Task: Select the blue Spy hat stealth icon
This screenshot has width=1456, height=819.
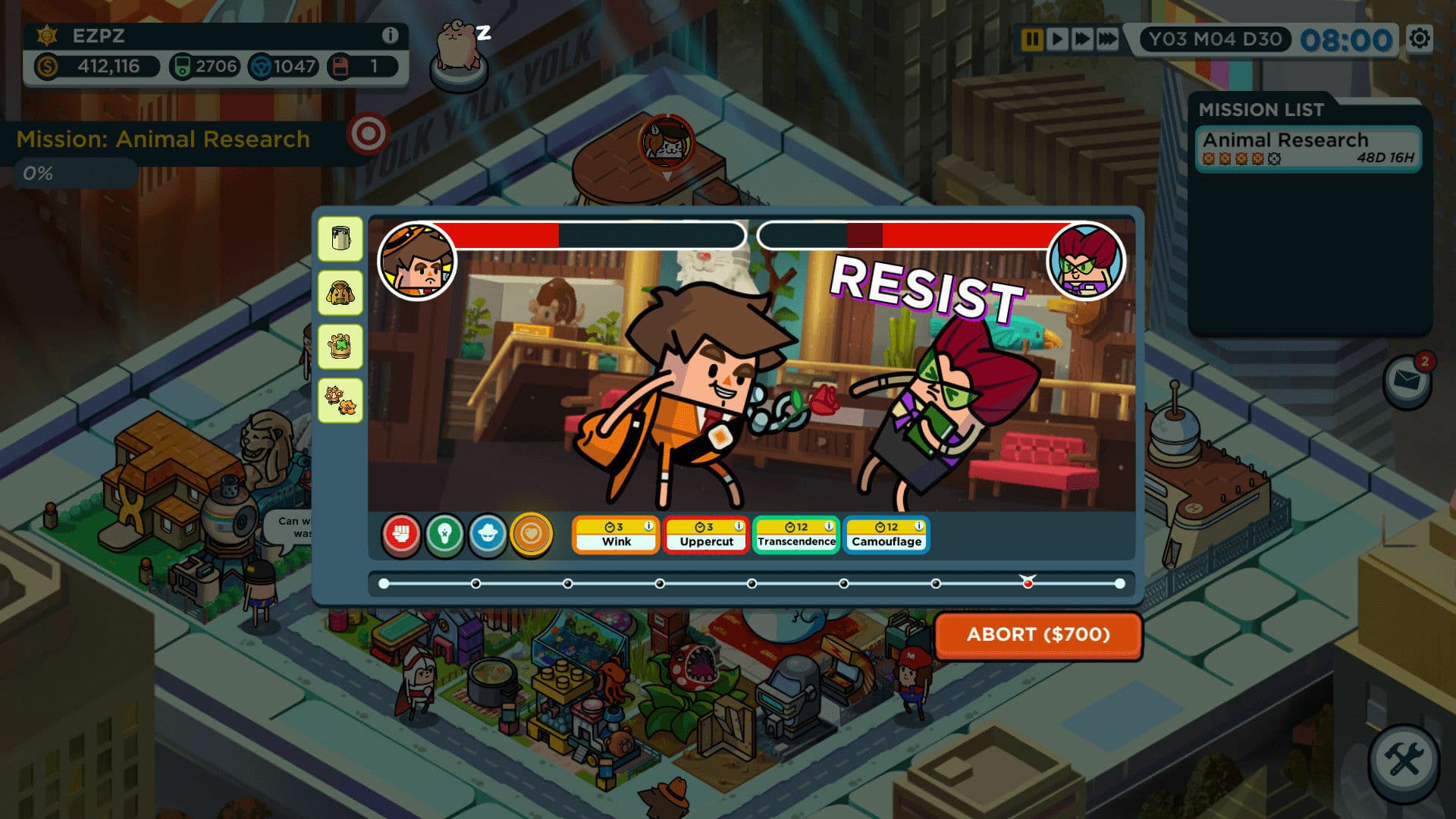Action: coord(486,534)
